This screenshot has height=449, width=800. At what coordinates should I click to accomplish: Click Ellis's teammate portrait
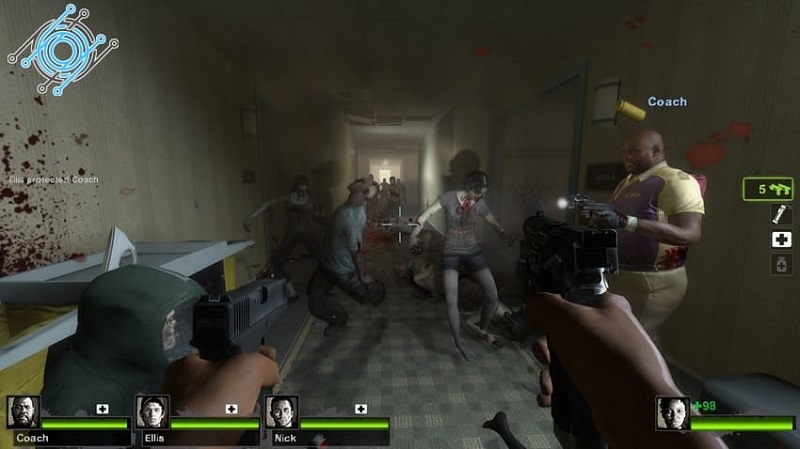152,412
